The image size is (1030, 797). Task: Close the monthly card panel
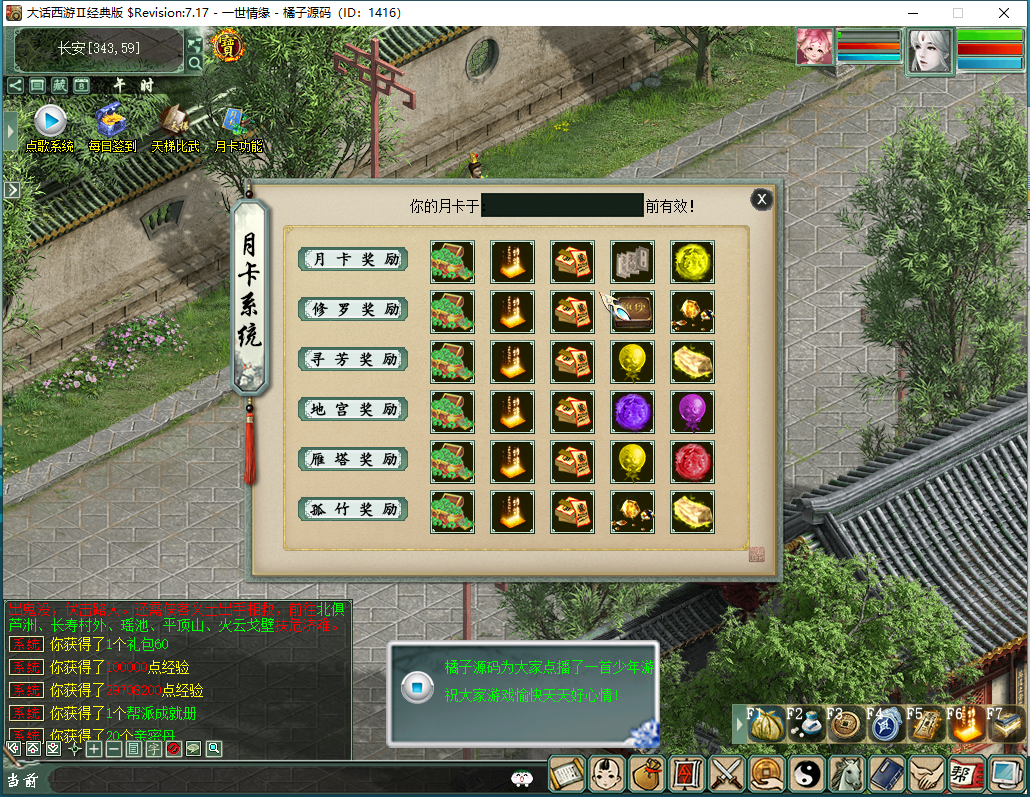762,199
